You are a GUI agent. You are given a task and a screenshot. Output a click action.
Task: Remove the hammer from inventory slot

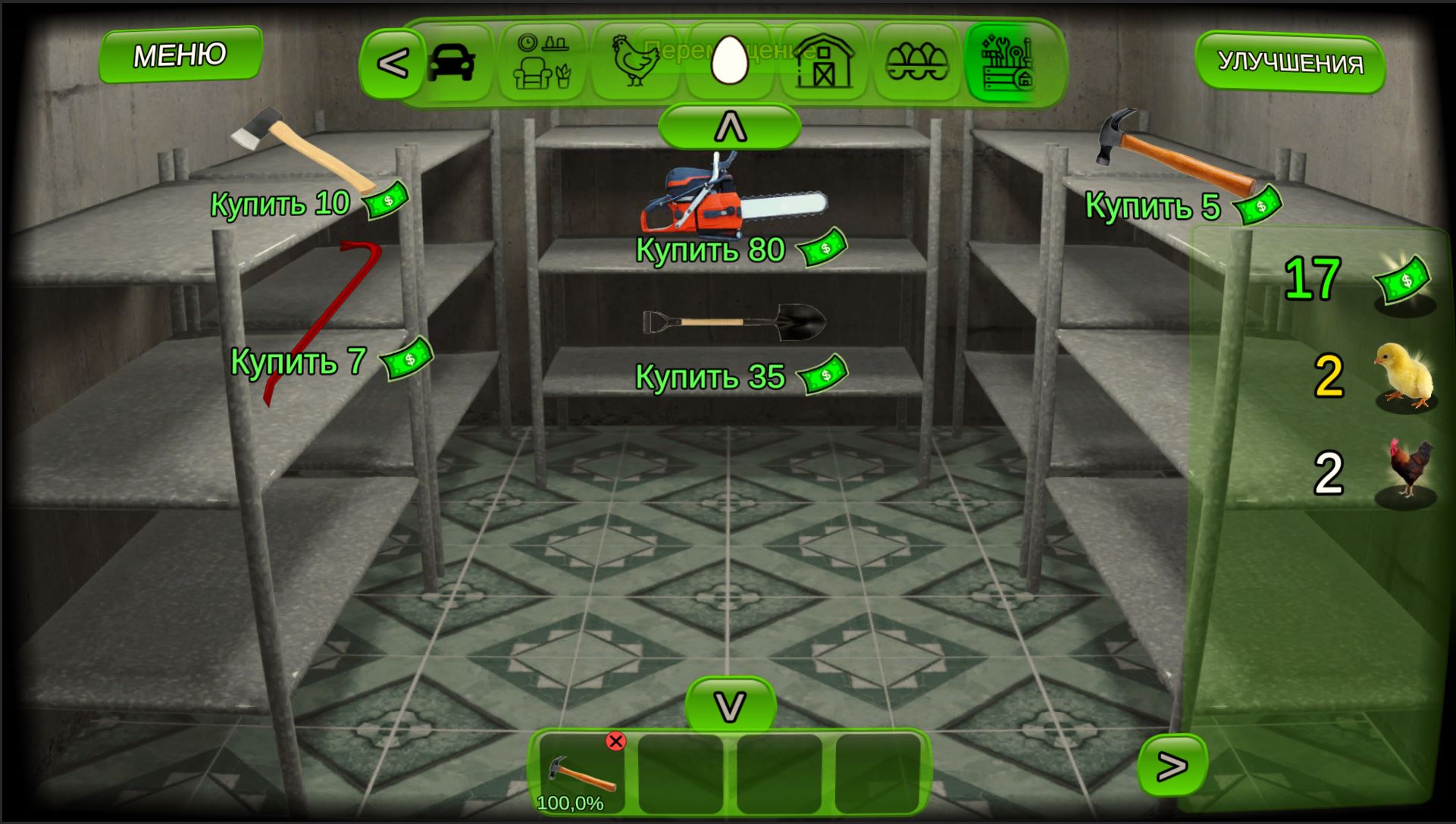(615, 741)
